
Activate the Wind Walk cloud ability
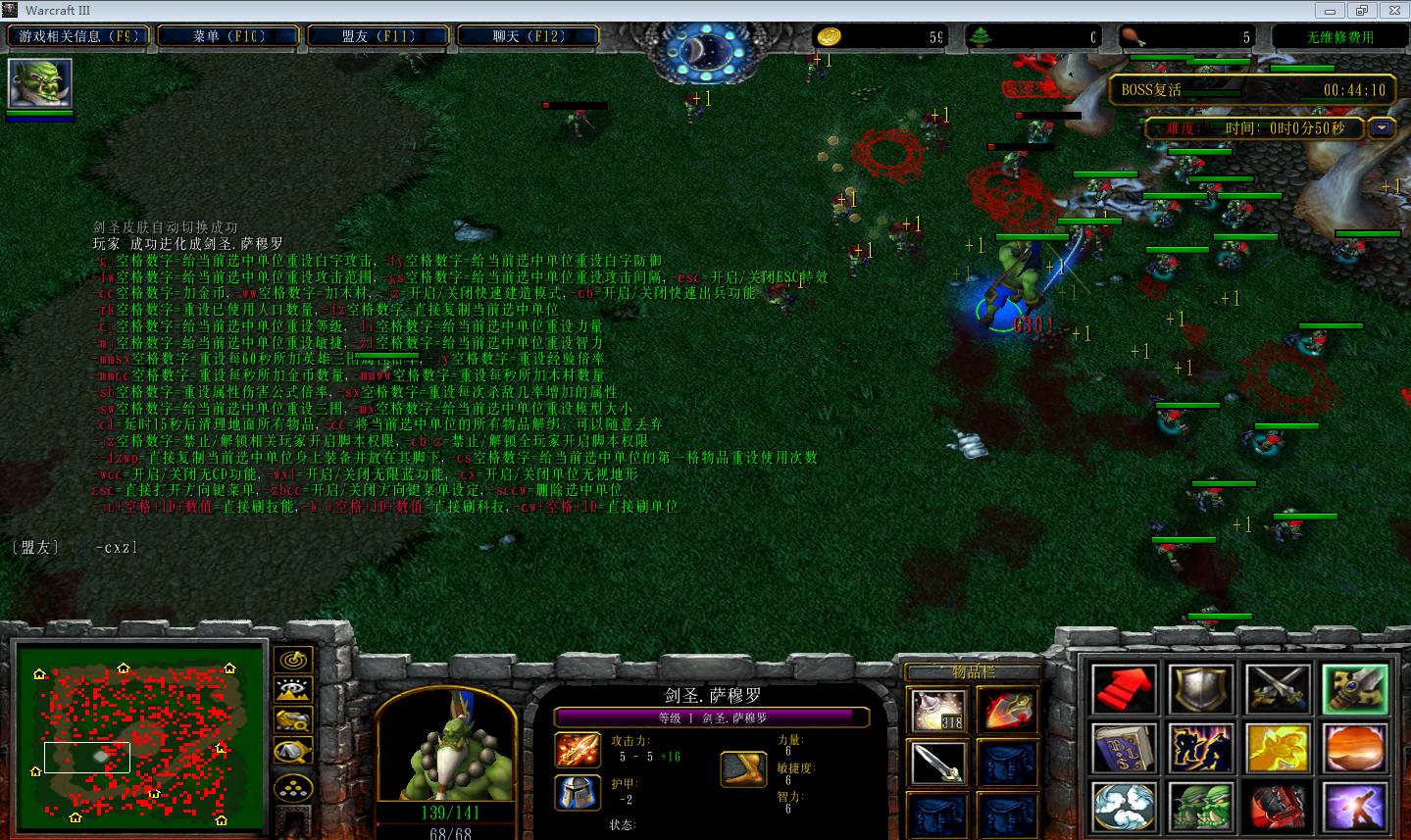[x=1124, y=809]
